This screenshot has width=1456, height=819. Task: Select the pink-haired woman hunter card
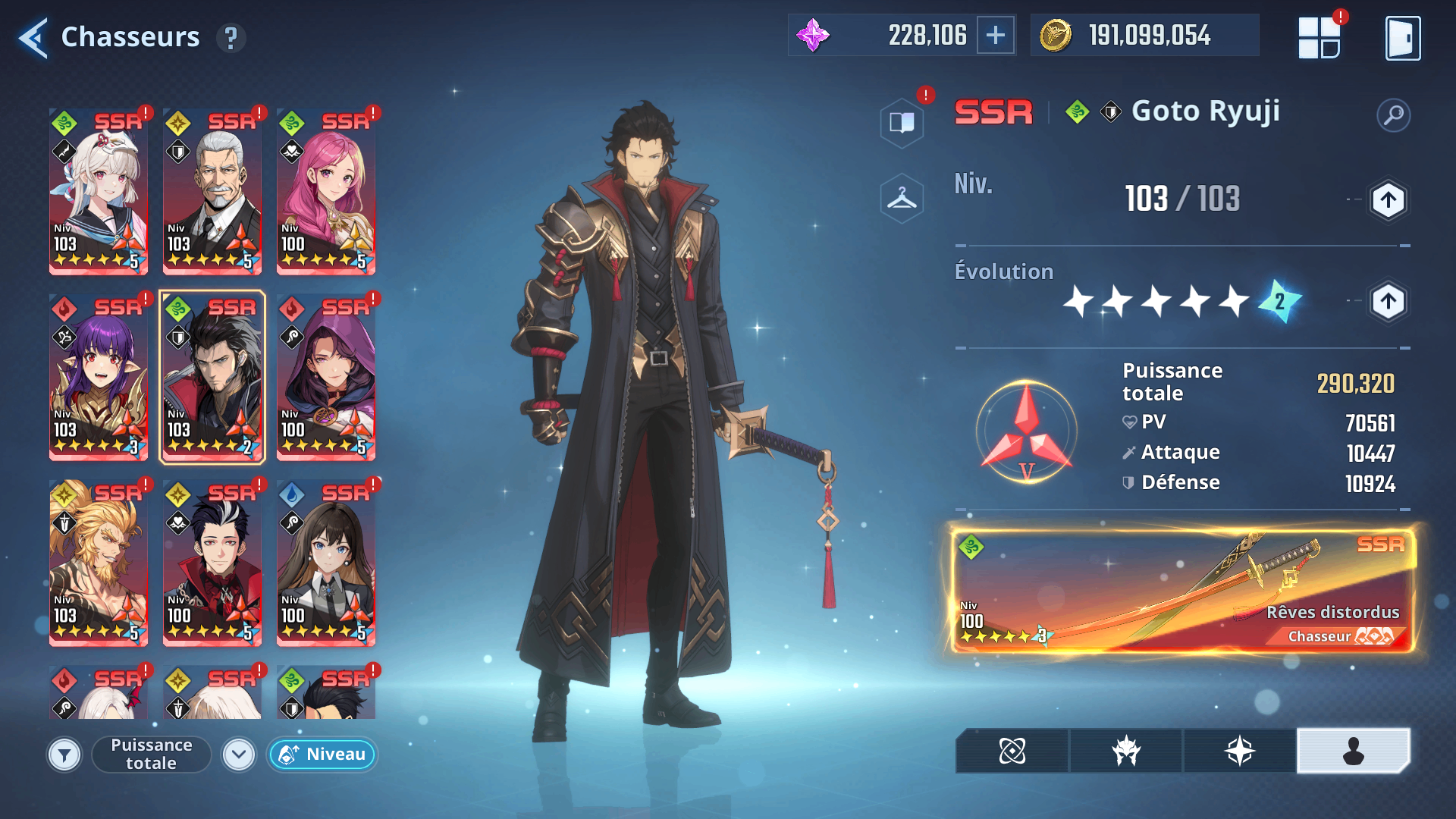tap(326, 191)
